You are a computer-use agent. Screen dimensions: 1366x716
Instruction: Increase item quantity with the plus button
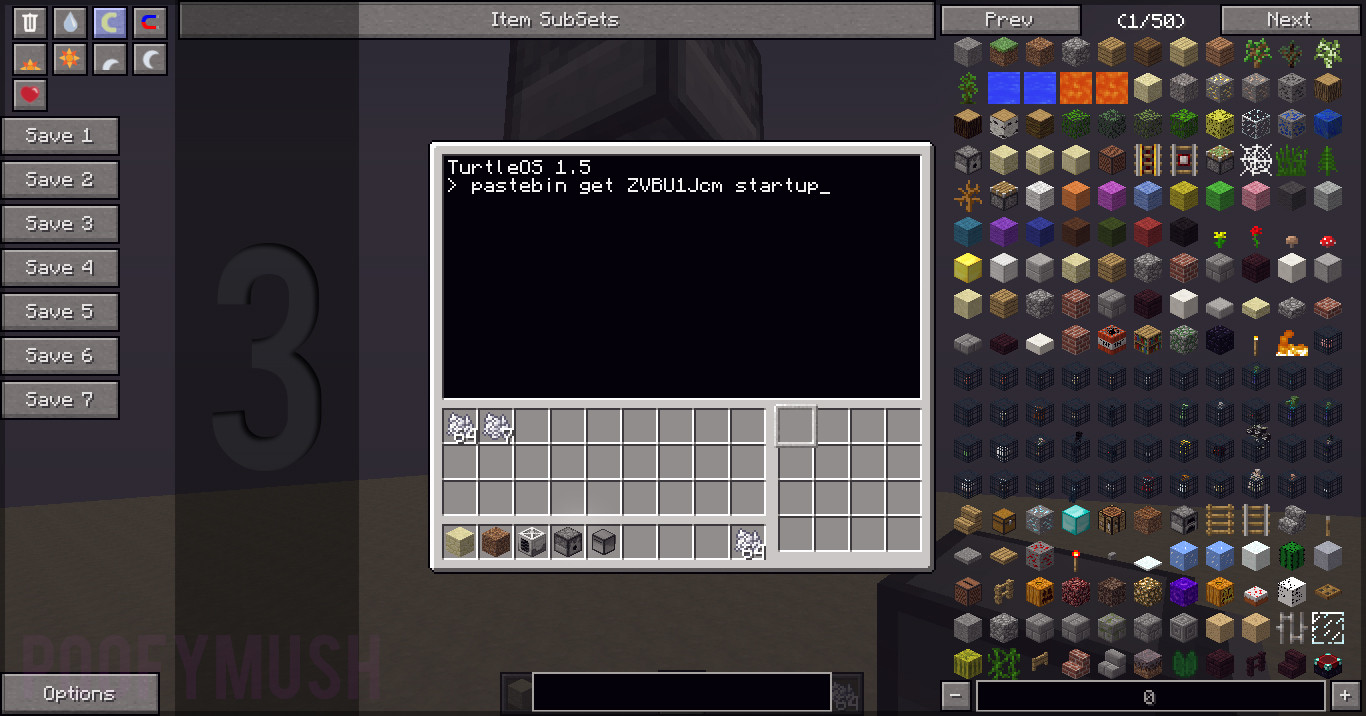[x=1342, y=697]
